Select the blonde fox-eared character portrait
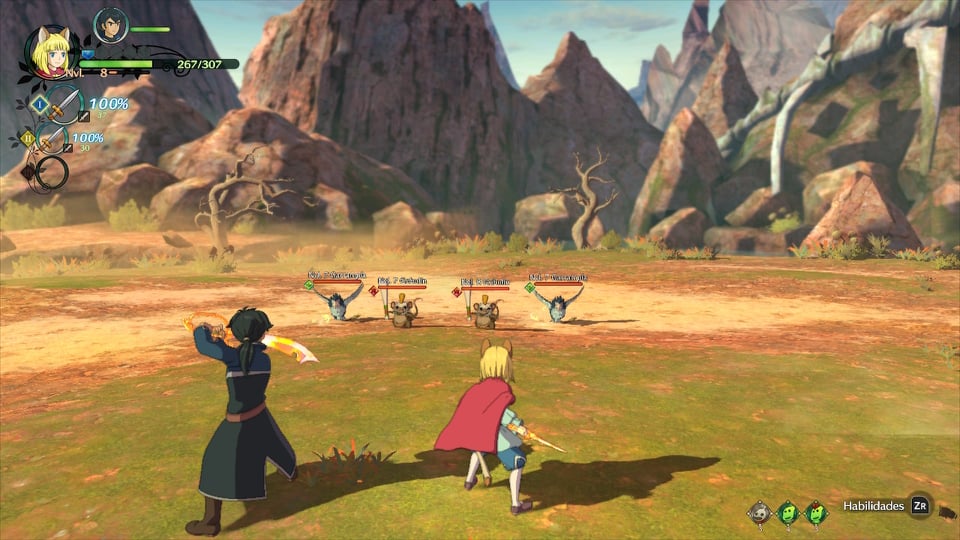Image resolution: width=960 pixels, height=540 pixels. coord(50,53)
